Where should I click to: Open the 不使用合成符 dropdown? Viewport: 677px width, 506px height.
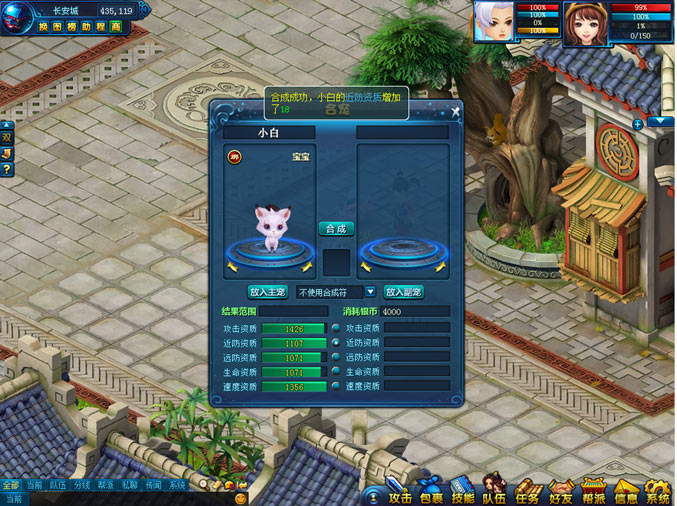pyautogui.click(x=370, y=292)
